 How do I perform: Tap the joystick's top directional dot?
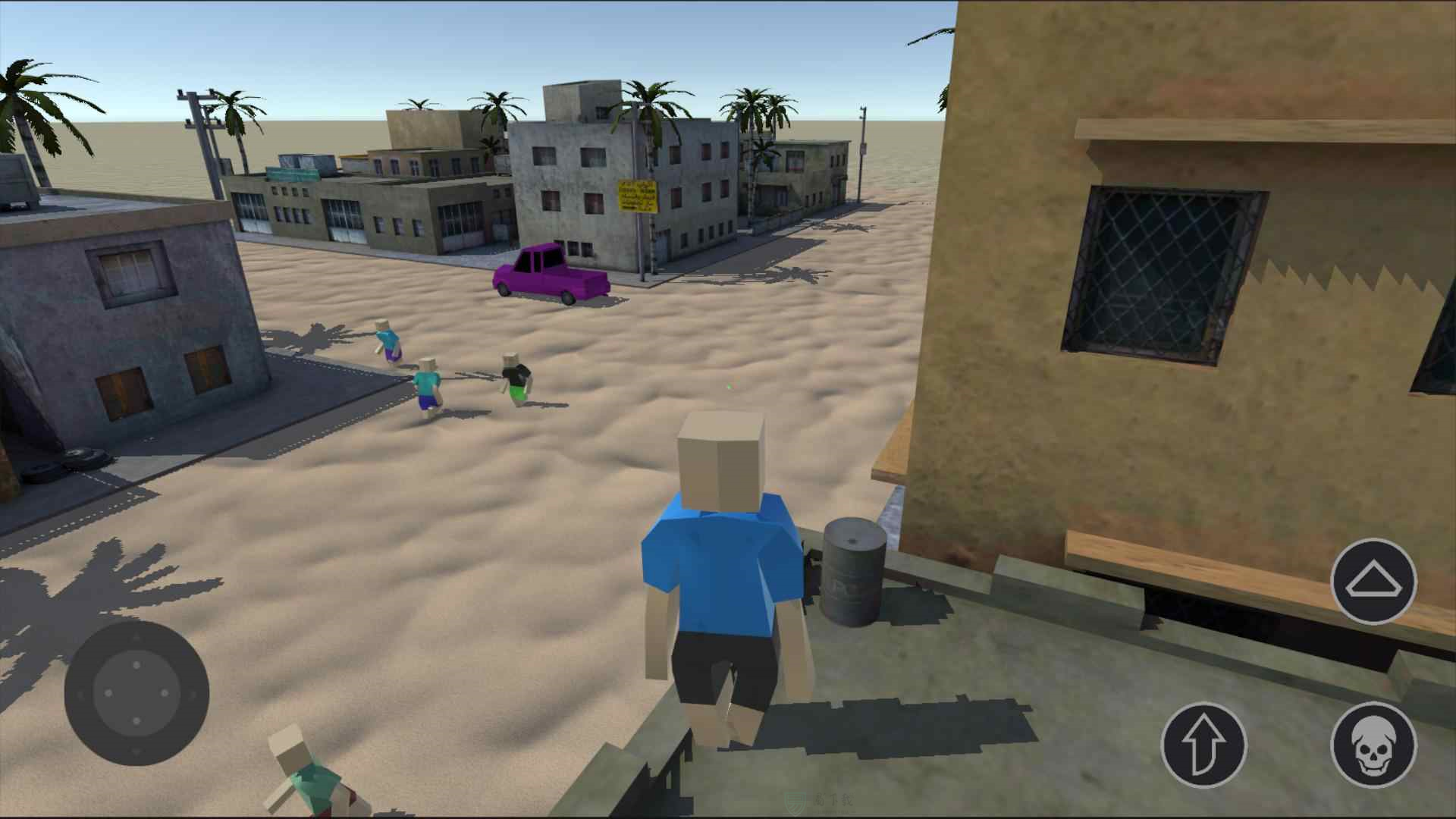click(136, 666)
